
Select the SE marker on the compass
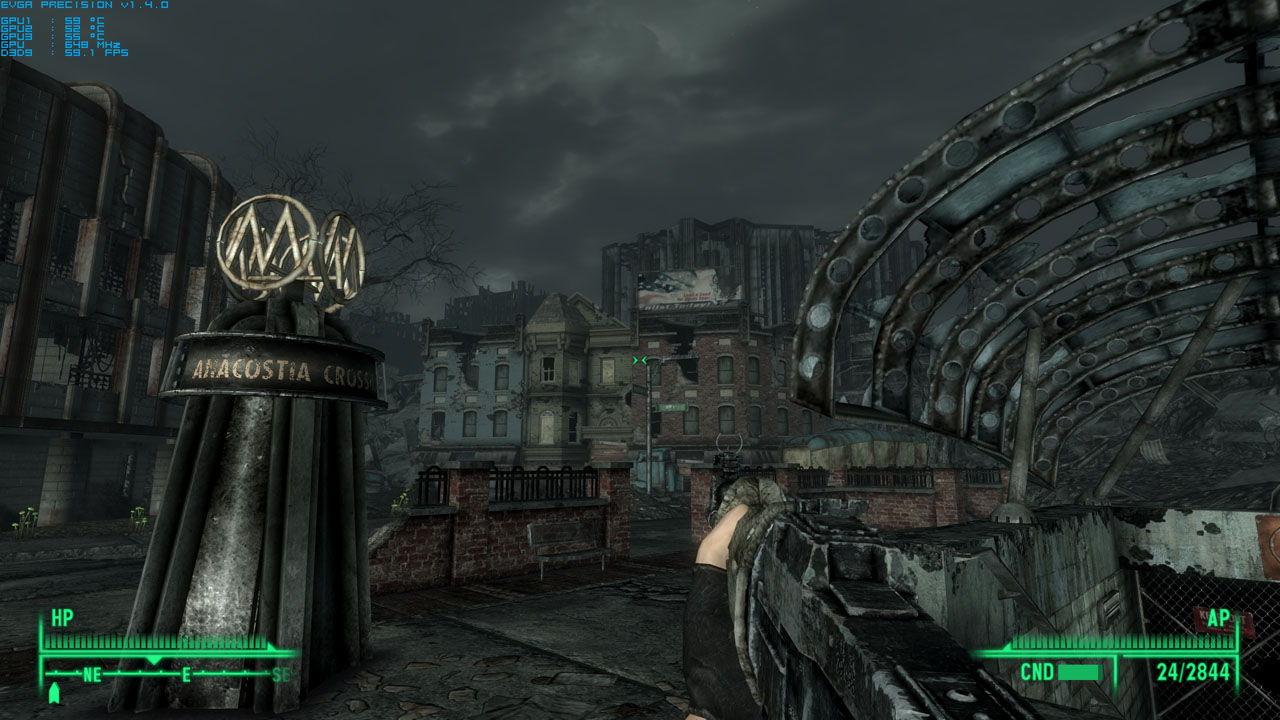[x=279, y=674]
